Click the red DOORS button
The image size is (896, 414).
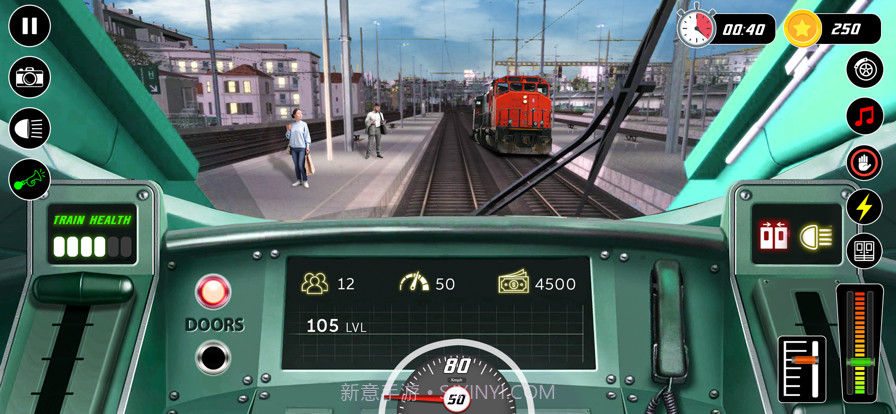click(x=213, y=292)
